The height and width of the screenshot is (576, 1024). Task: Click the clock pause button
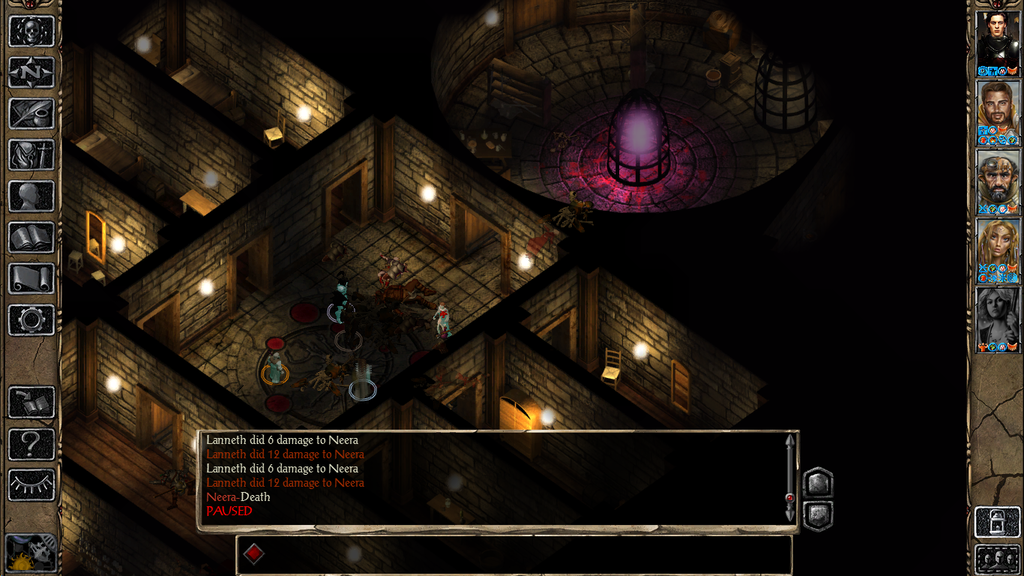point(30,553)
